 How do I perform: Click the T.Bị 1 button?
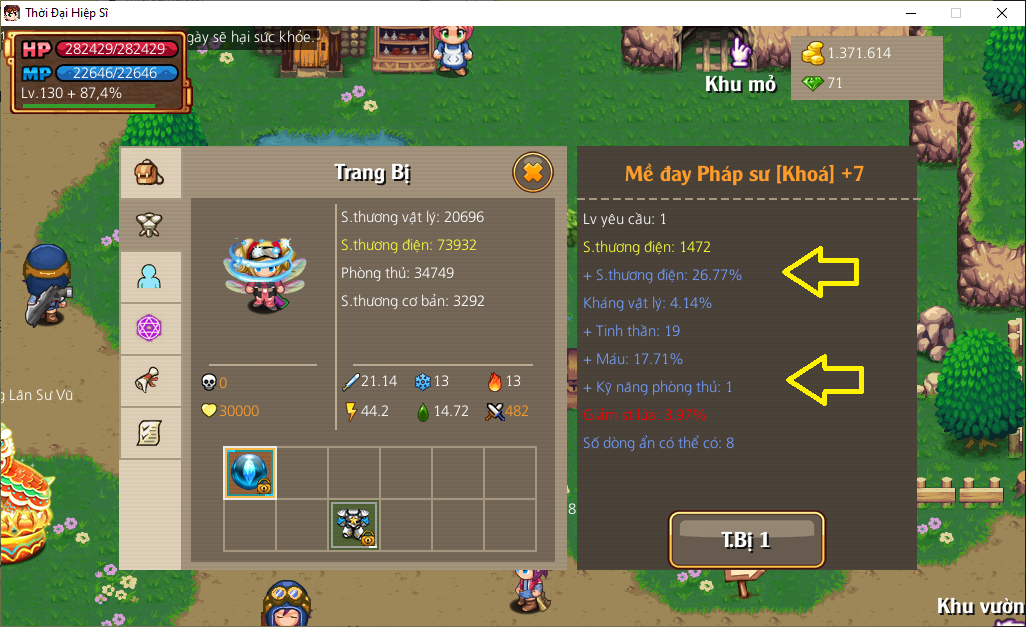[x=747, y=540]
